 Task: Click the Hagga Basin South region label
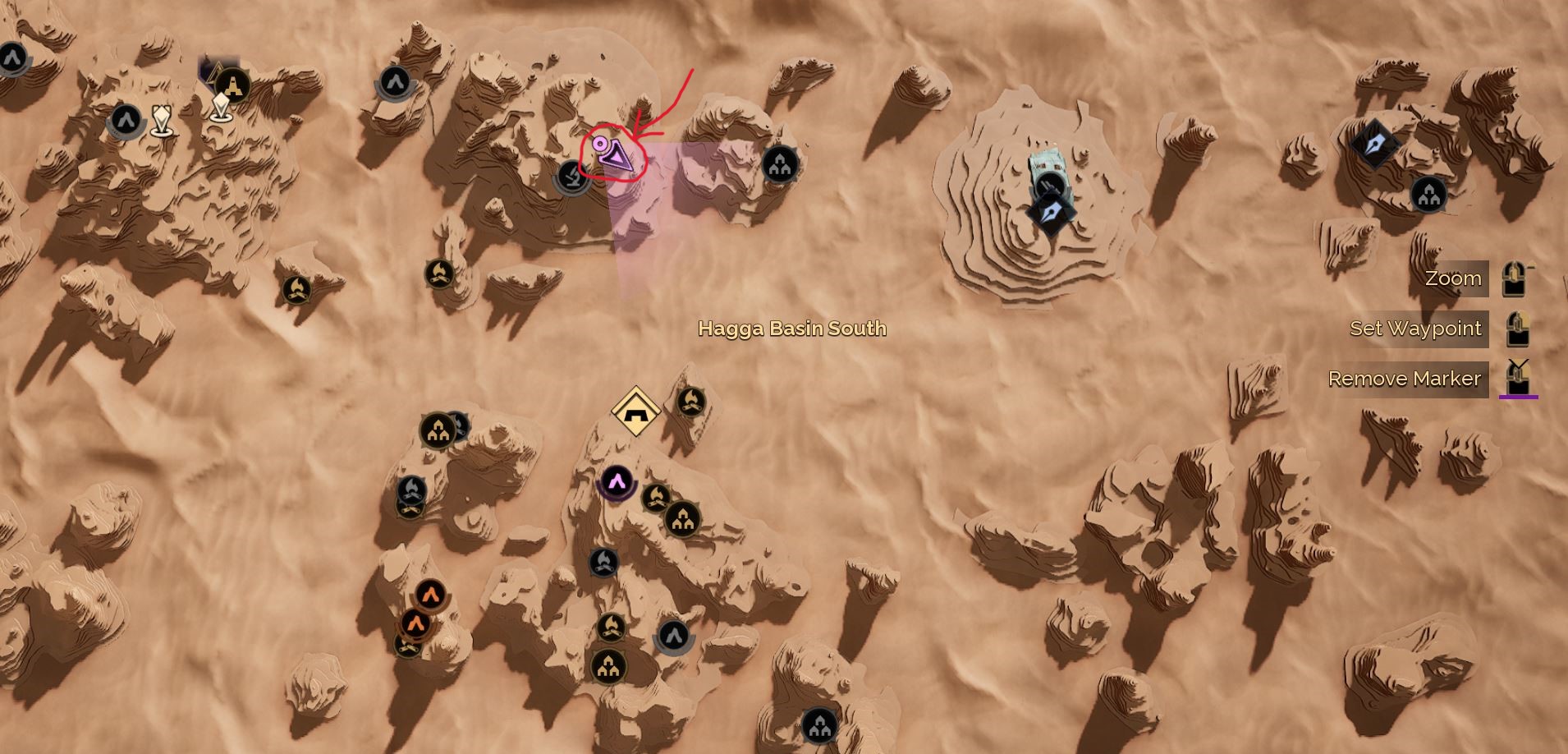tap(791, 329)
